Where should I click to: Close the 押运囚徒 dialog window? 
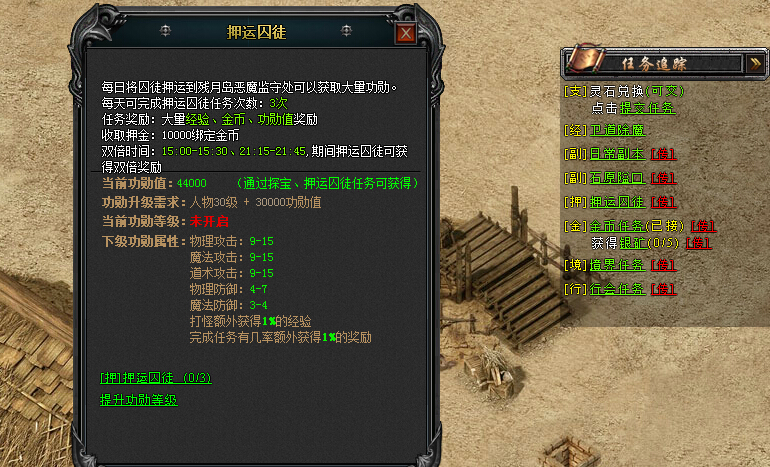click(405, 33)
